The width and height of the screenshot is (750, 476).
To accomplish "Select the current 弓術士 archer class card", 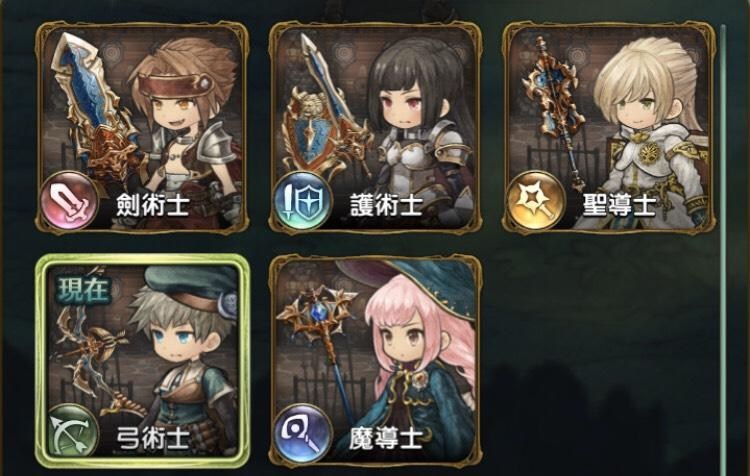I will tap(141, 362).
